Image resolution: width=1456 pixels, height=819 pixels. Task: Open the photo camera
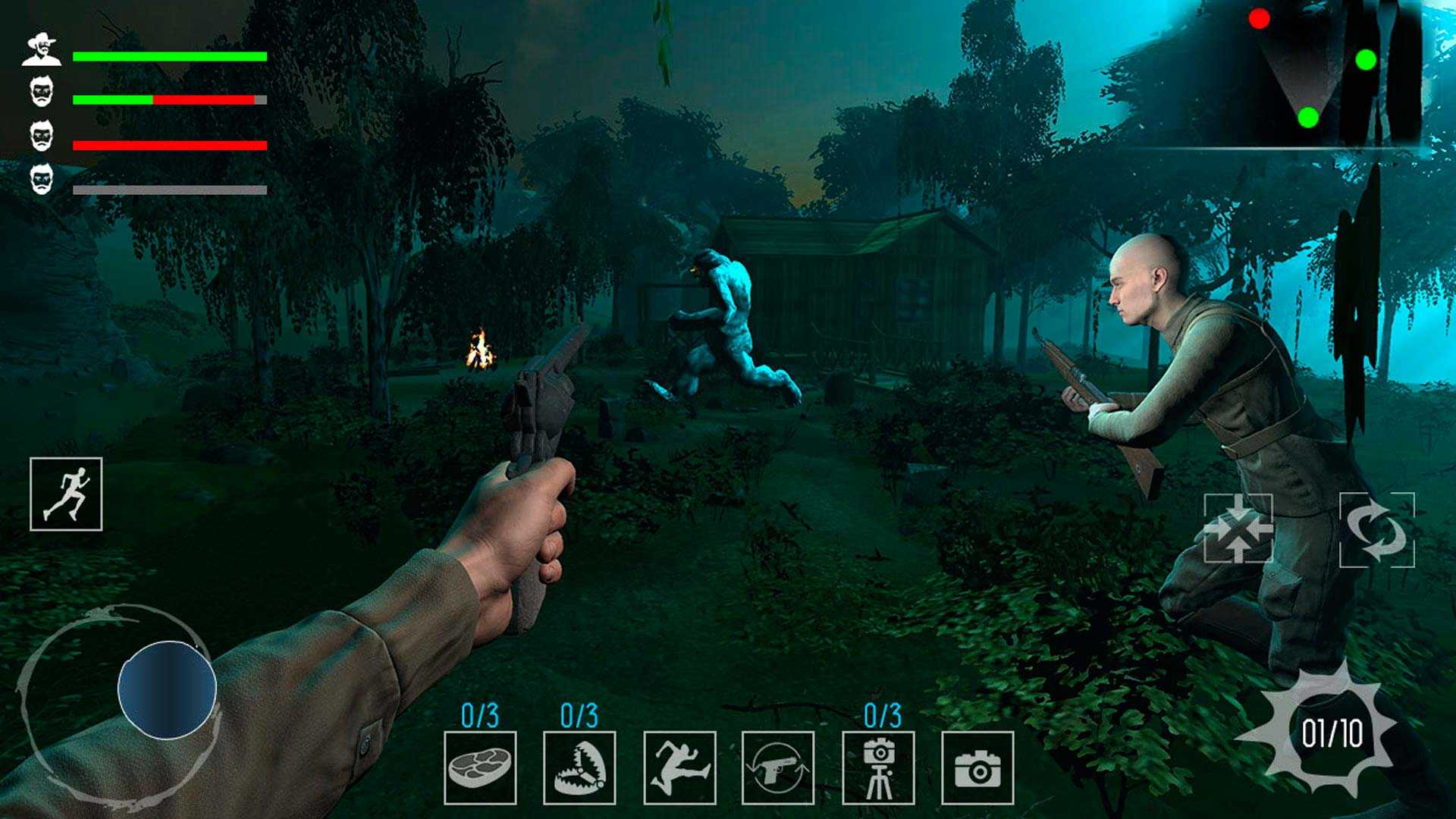click(x=977, y=767)
